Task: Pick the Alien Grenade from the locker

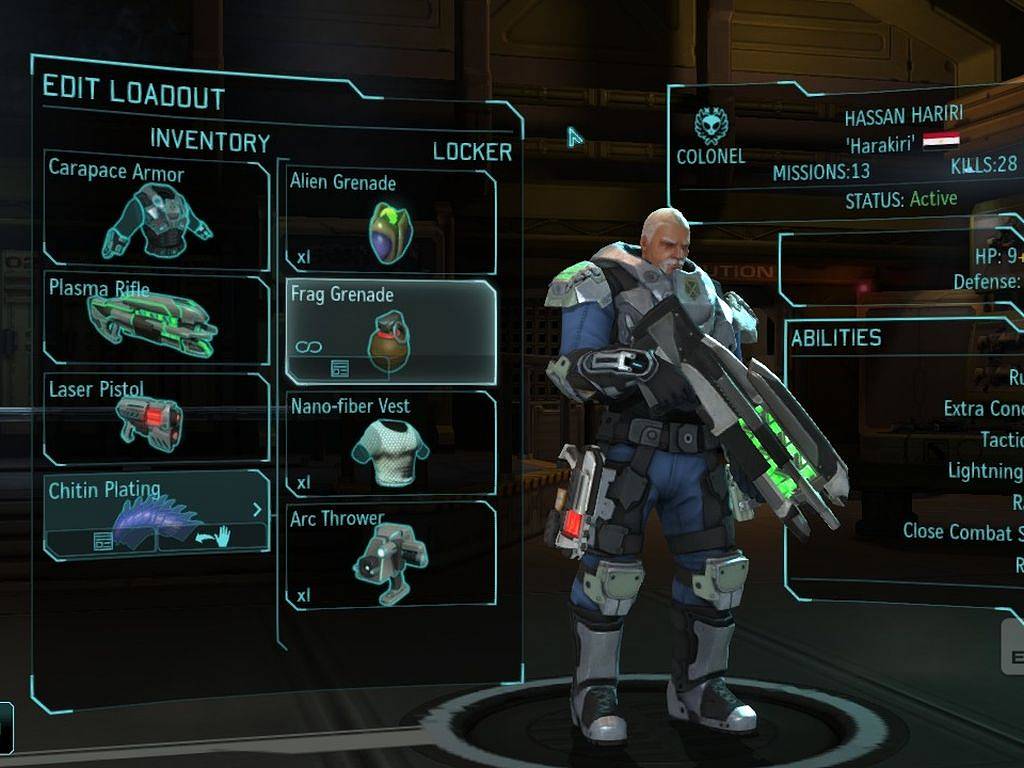Action: pyautogui.click(x=390, y=222)
